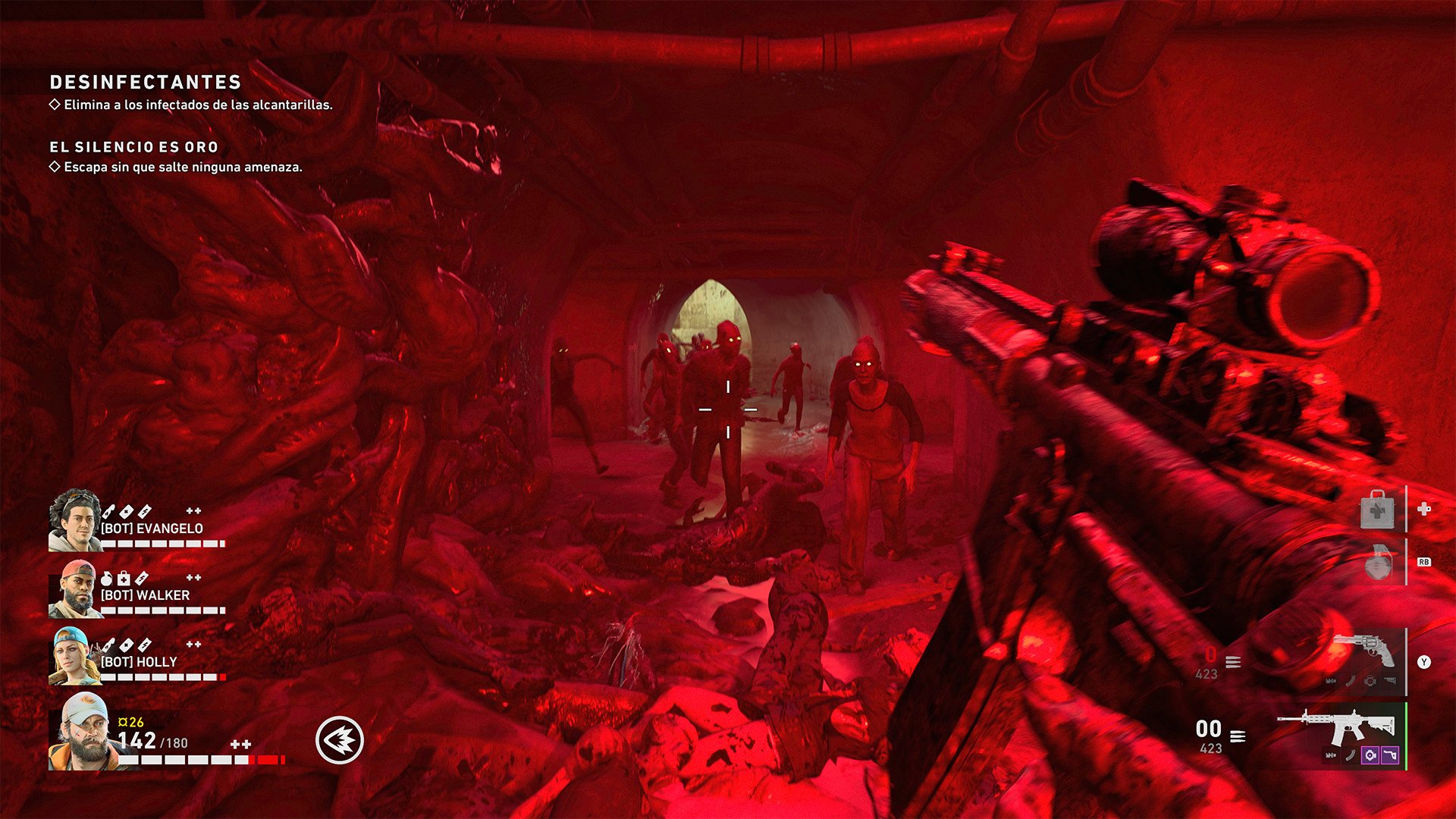Toggle the objective diamond next to Desinfectantes

(53, 105)
